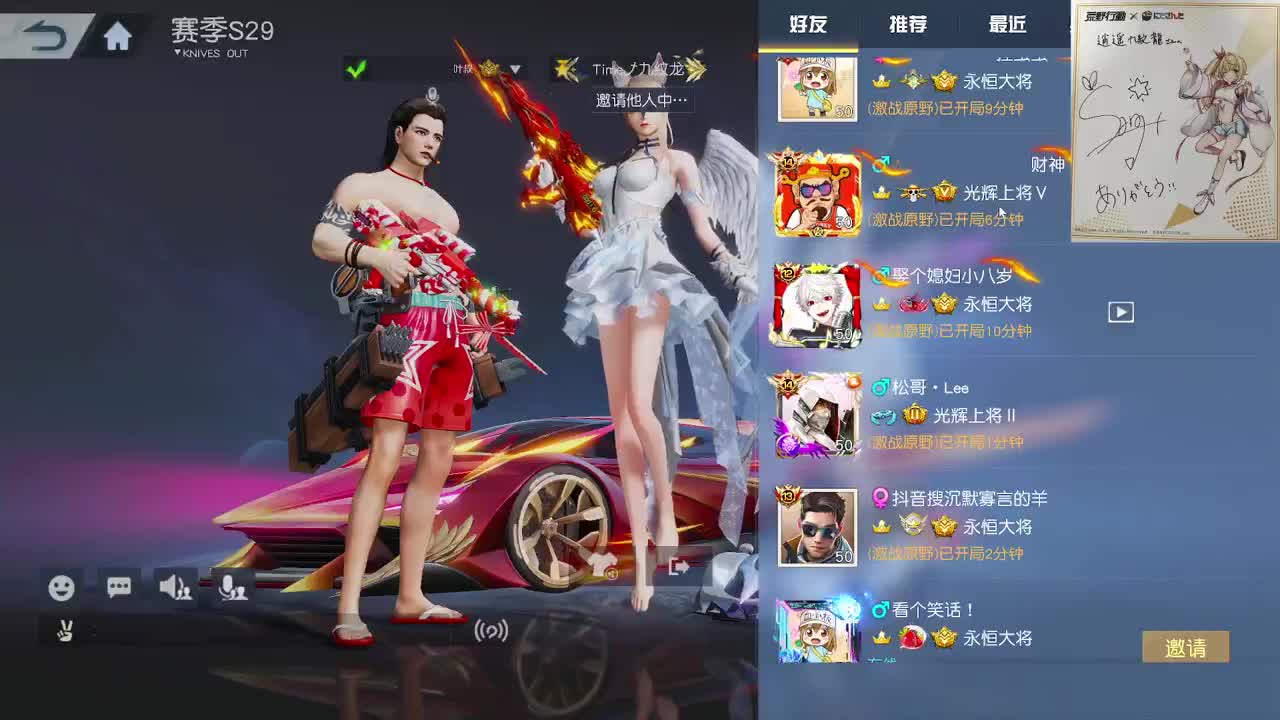Screen dimensions: 1280x720
Task: Click the video play icon beside 聚个媳妇小八岁
Action: [1121, 312]
